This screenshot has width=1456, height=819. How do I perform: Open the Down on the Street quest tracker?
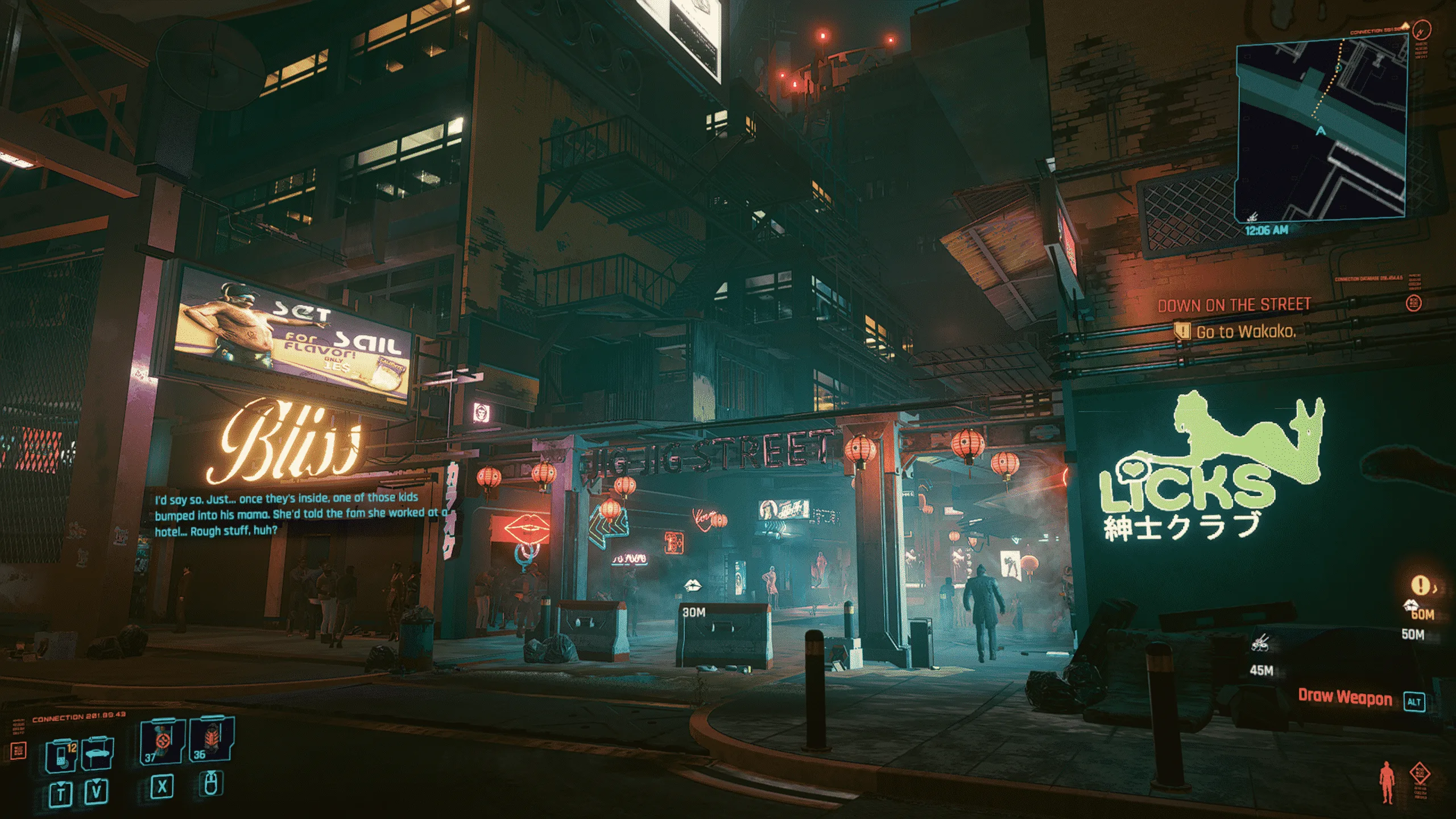pos(1234,305)
